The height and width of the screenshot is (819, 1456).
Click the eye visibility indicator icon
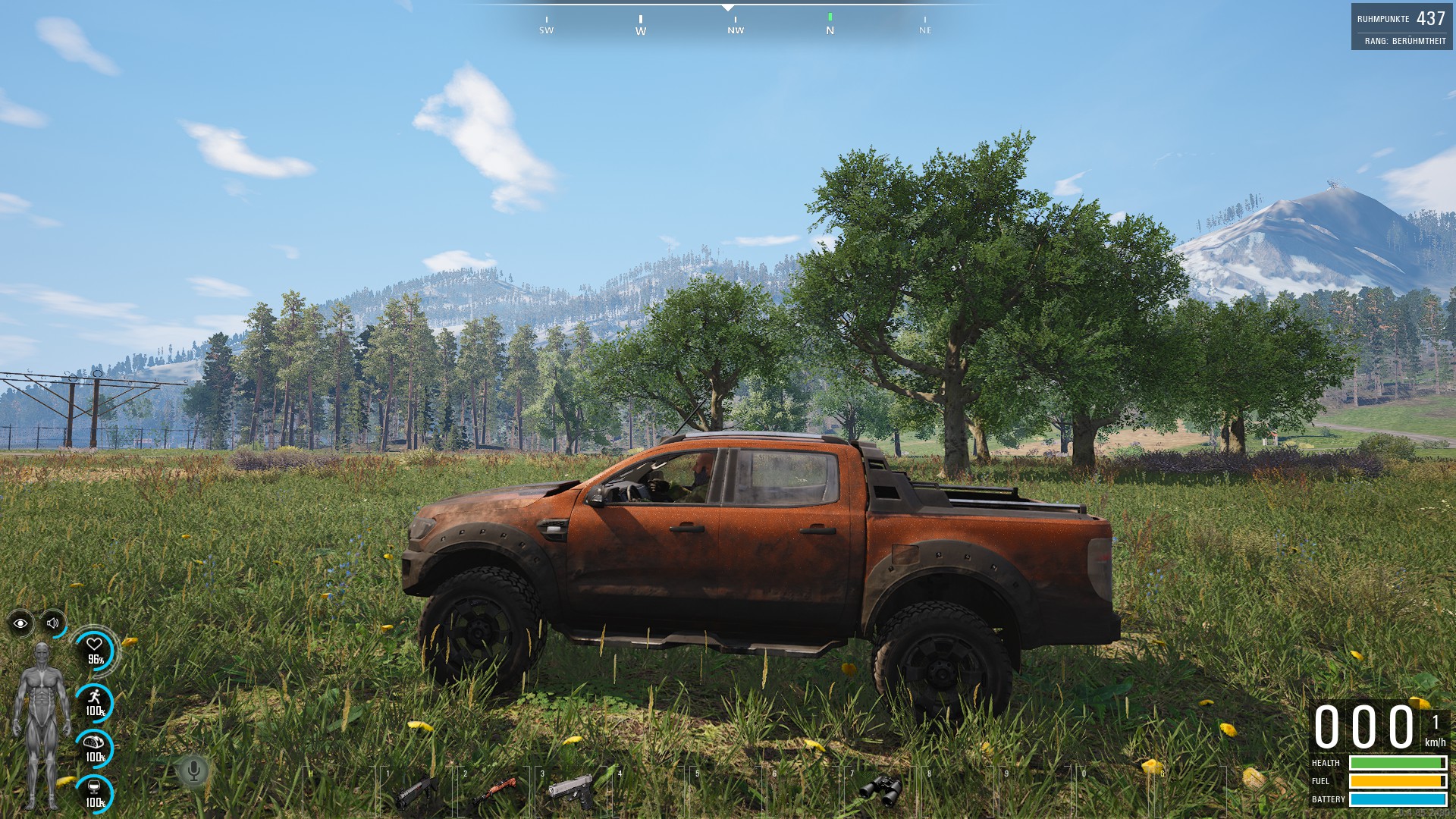(20, 623)
